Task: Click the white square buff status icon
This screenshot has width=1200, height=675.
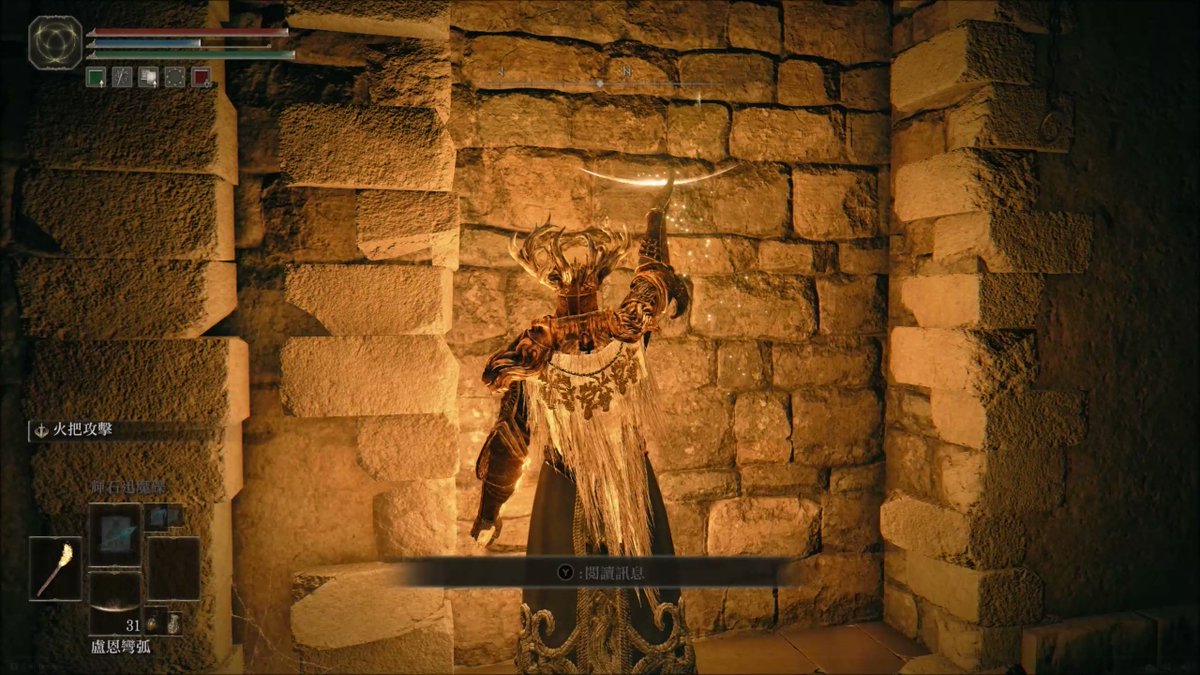Action: point(148,77)
